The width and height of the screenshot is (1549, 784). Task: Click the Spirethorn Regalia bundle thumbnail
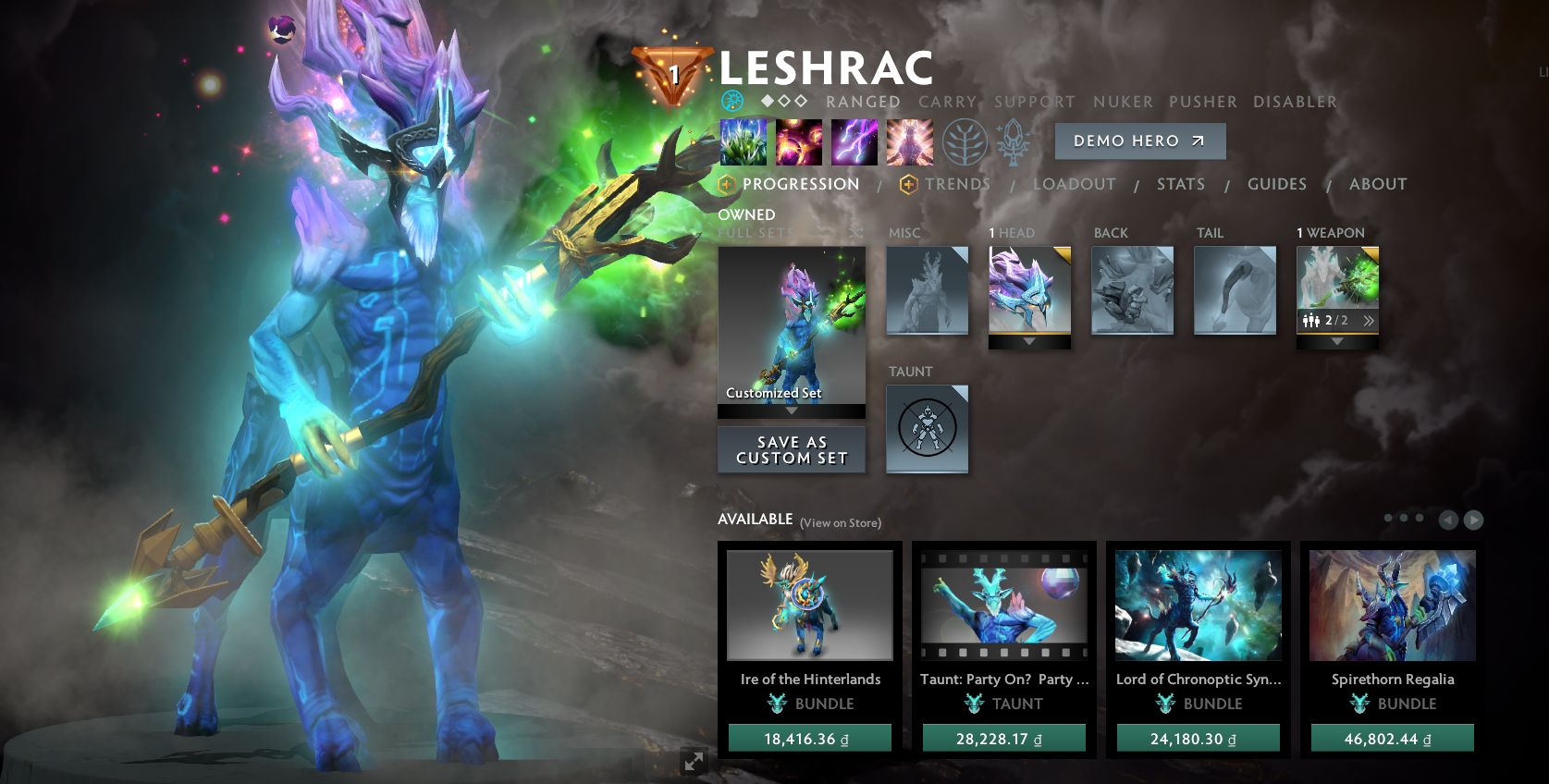click(x=1391, y=606)
